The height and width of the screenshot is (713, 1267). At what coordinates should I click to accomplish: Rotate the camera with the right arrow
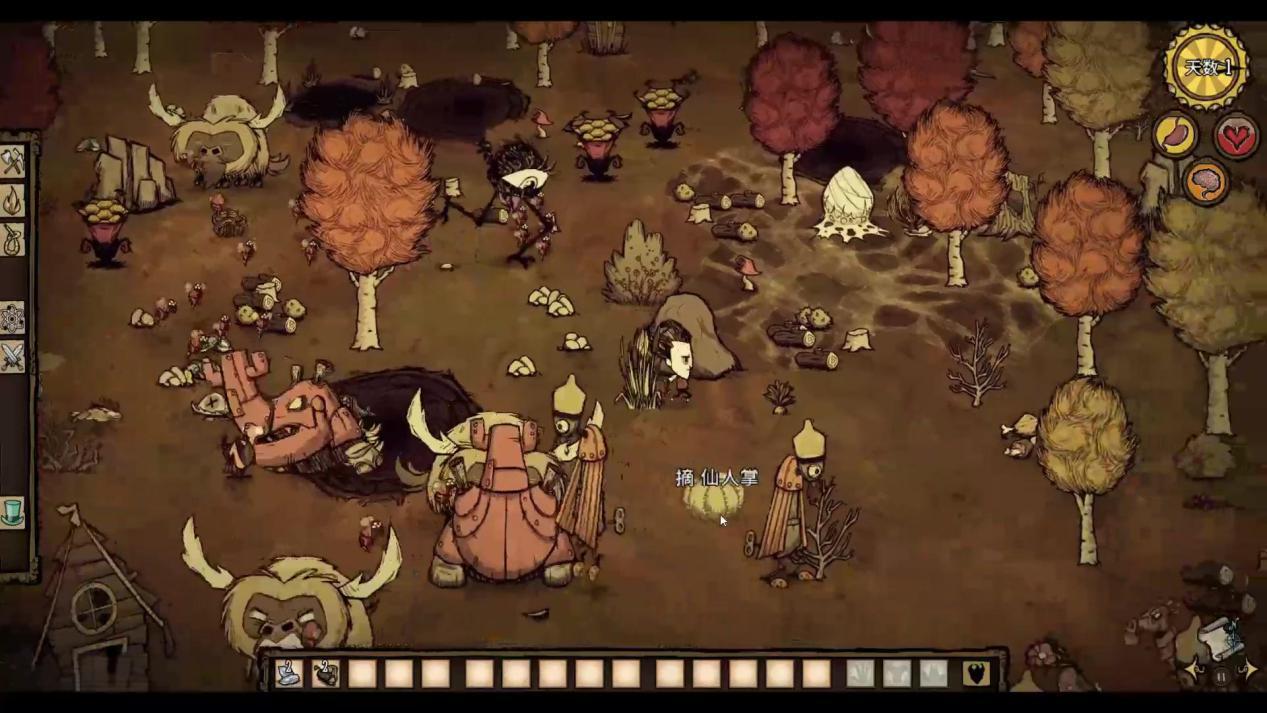[x=1248, y=670]
